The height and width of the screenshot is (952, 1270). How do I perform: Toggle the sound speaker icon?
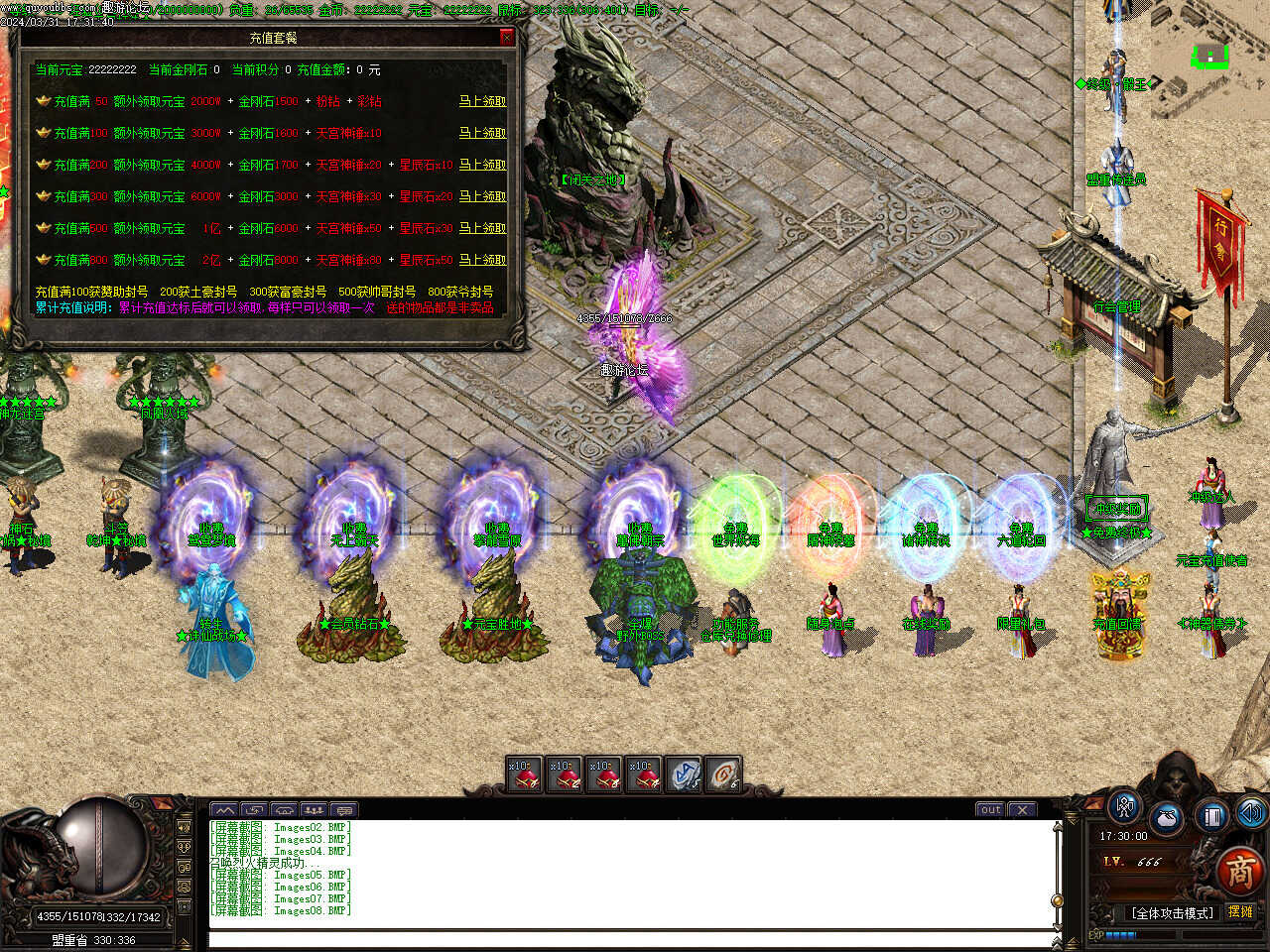pyautogui.click(x=1251, y=813)
